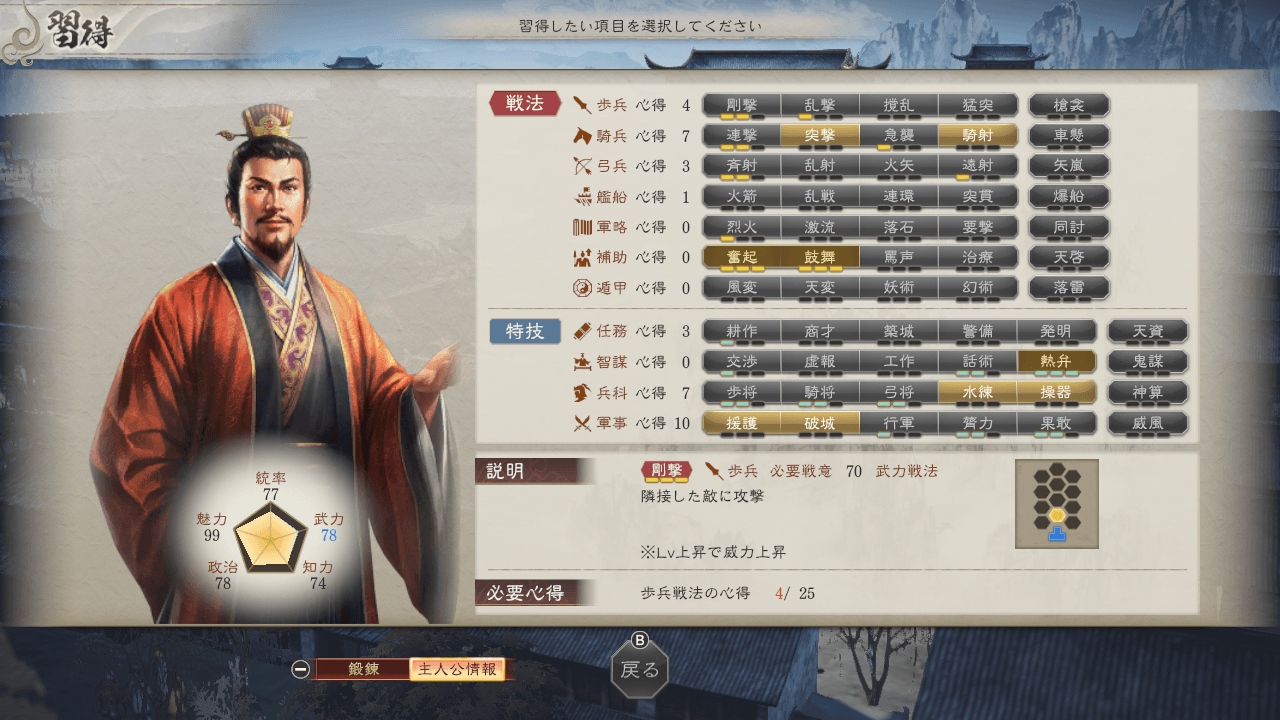Pick the 妖術 sorcery tactic

898,288
